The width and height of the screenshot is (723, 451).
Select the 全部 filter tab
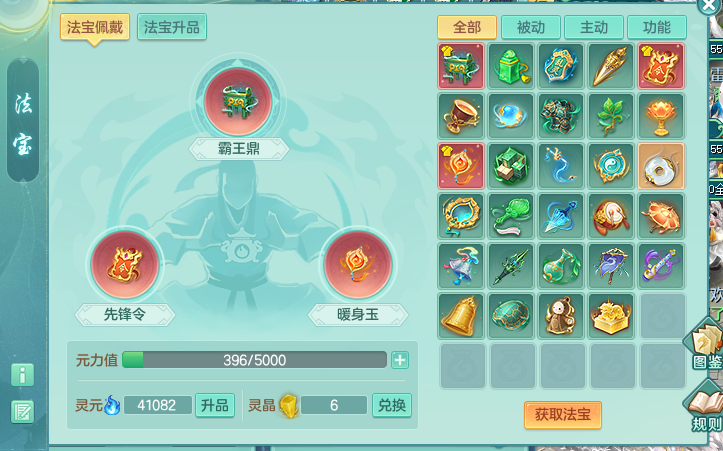point(467,27)
